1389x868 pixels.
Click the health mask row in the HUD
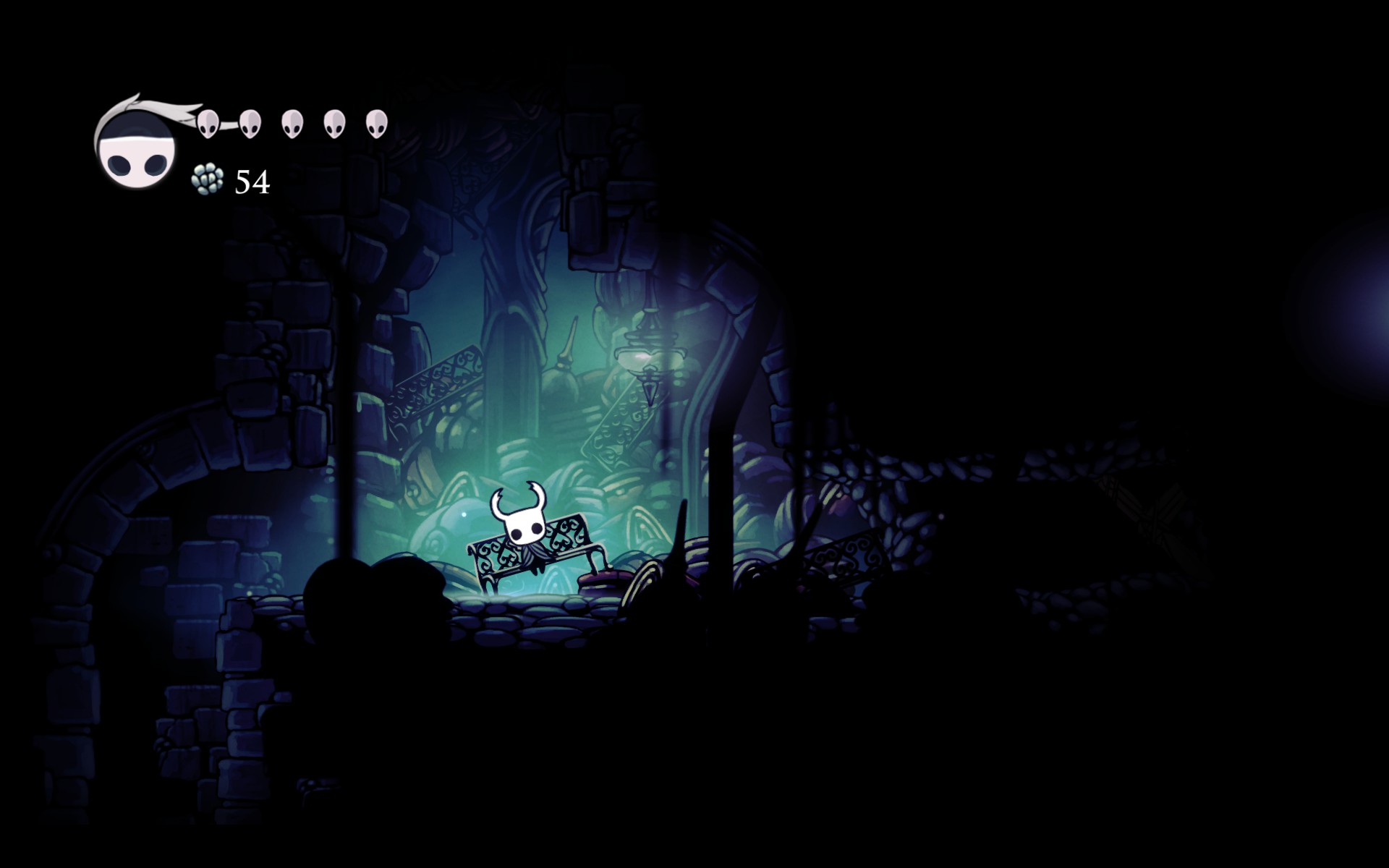pyautogui.click(x=292, y=123)
